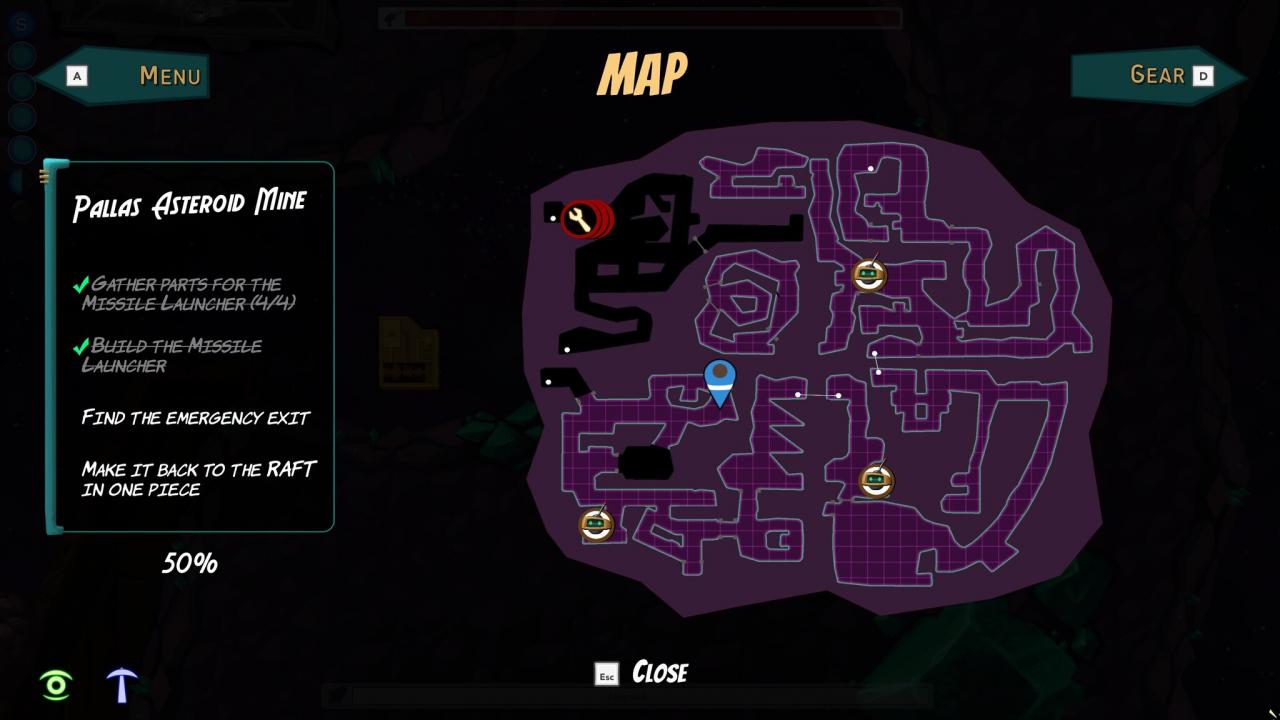The height and width of the screenshot is (720, 1280).
Task: Select the red wrench map marker
Action: pos(580,219)
